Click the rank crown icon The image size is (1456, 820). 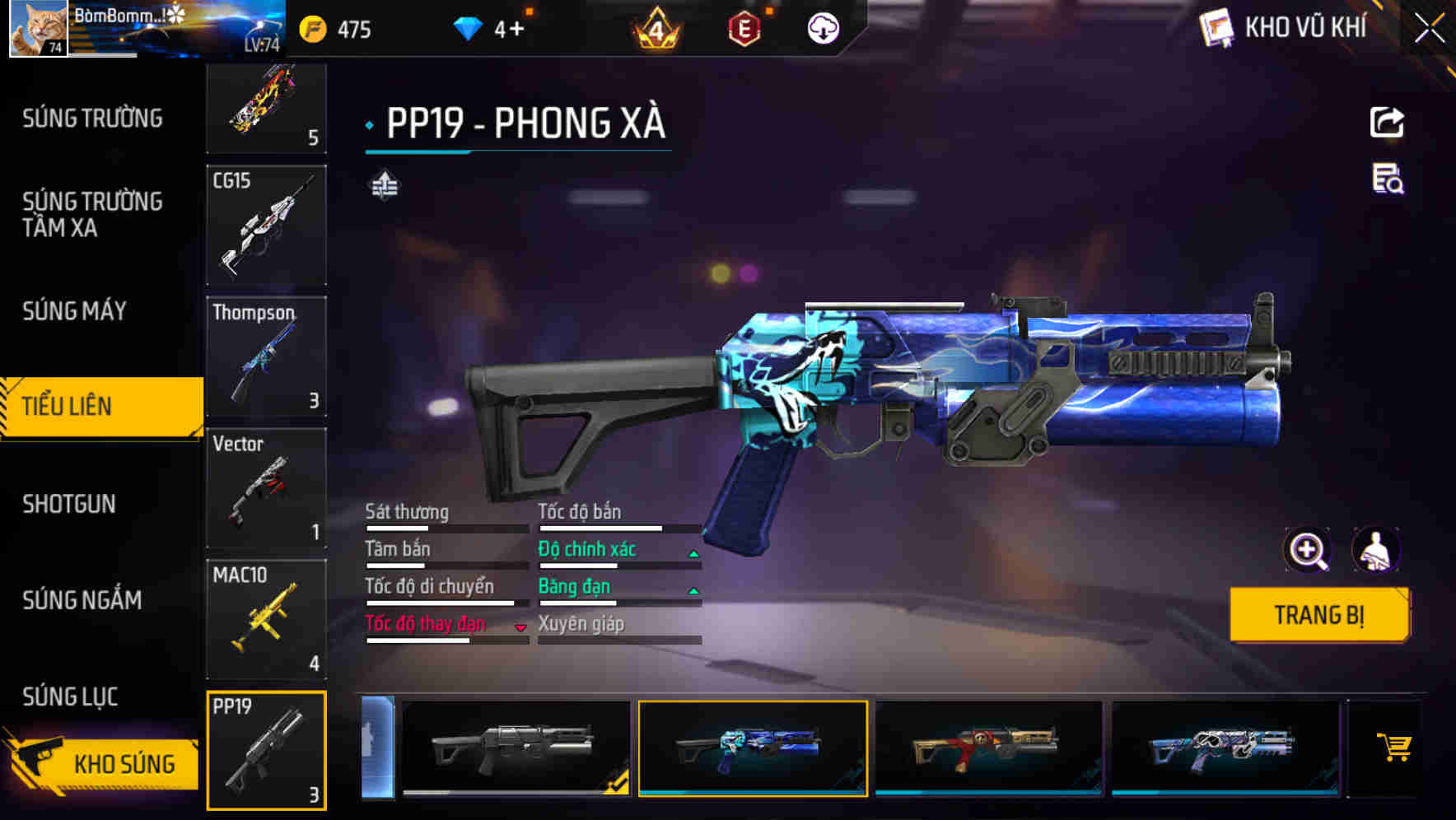point(655,29)
